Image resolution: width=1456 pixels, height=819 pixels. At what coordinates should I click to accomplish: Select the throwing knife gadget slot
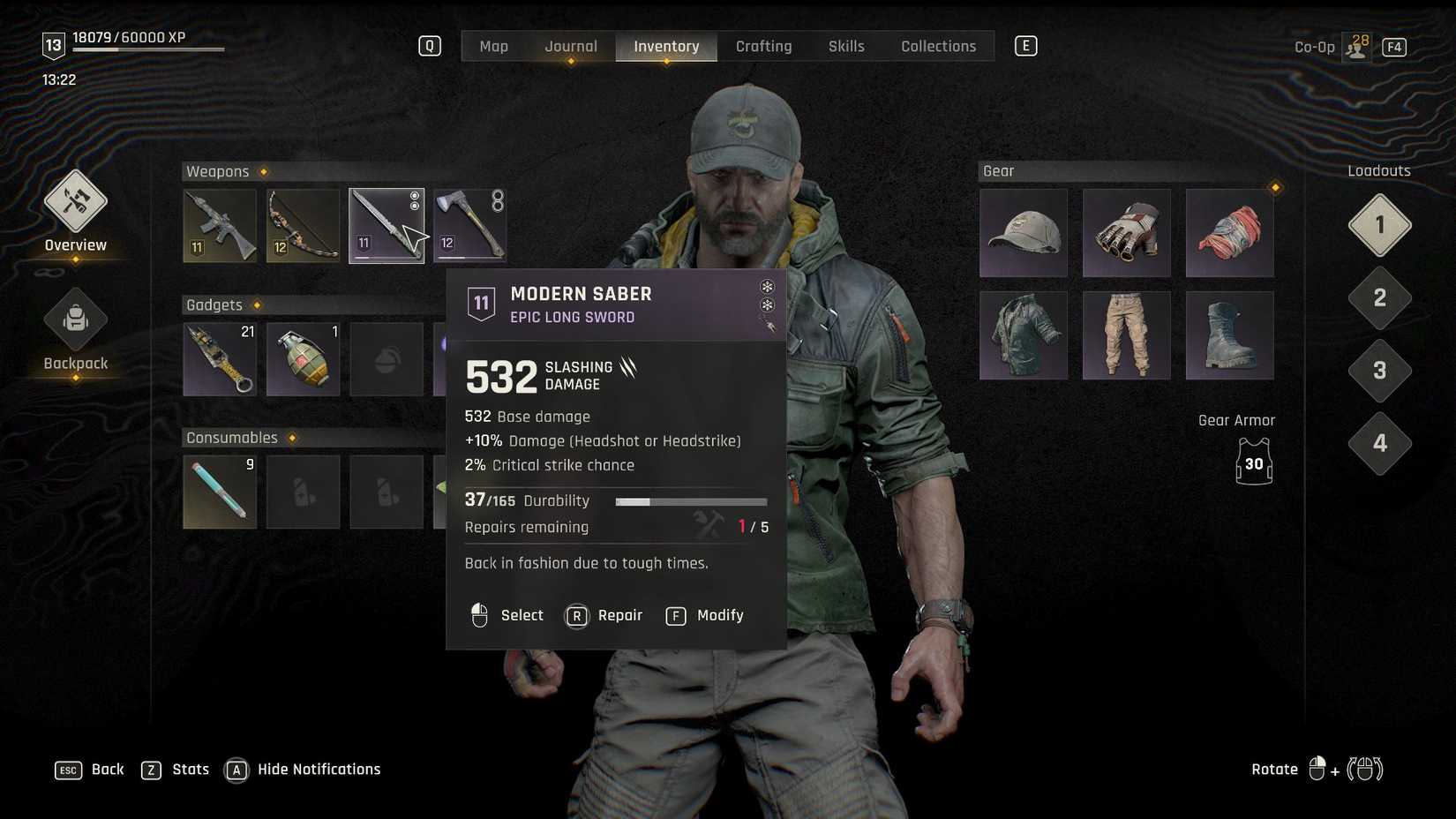220,359
